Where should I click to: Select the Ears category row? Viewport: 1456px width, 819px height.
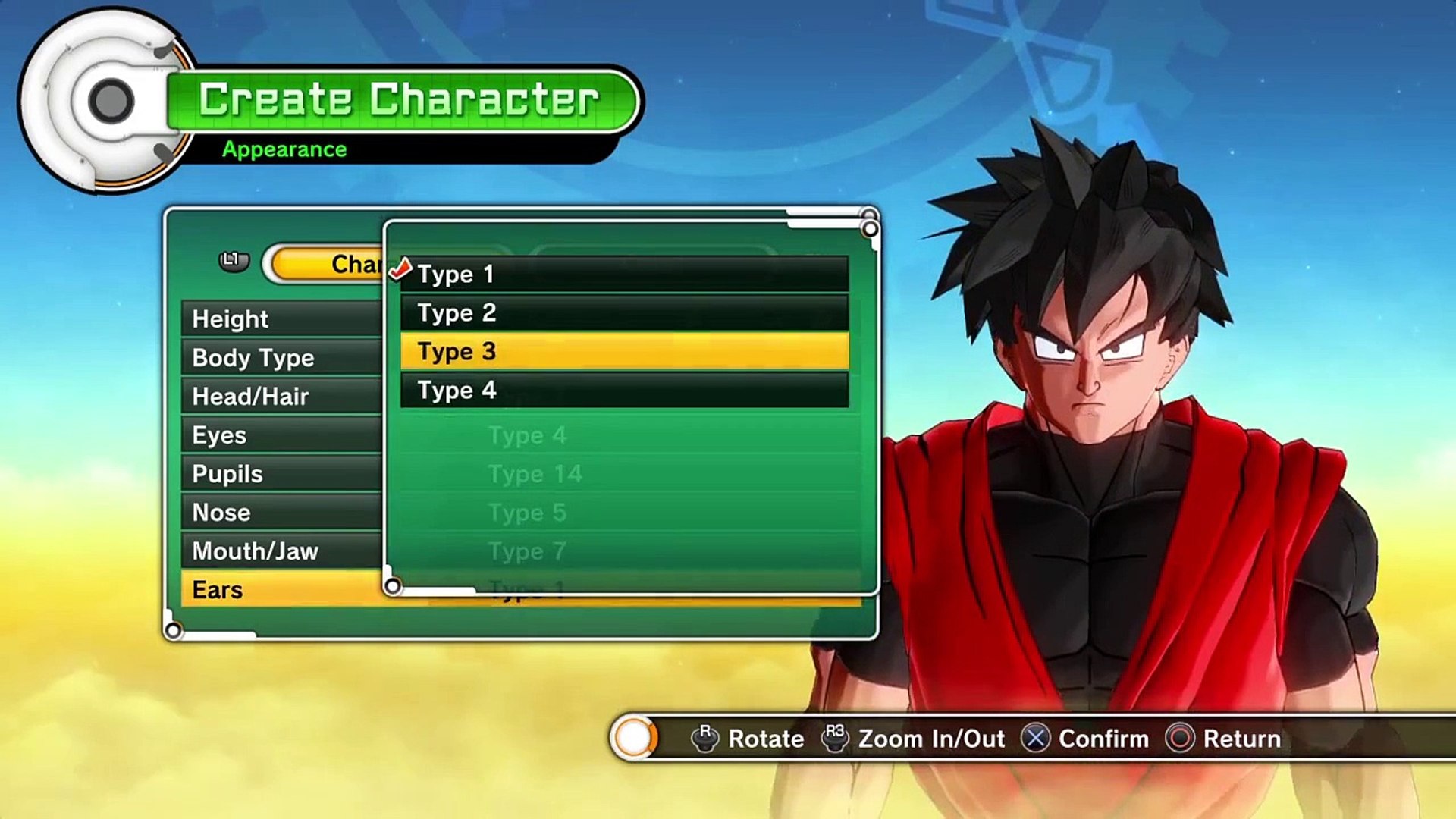[x=281, y=590]
